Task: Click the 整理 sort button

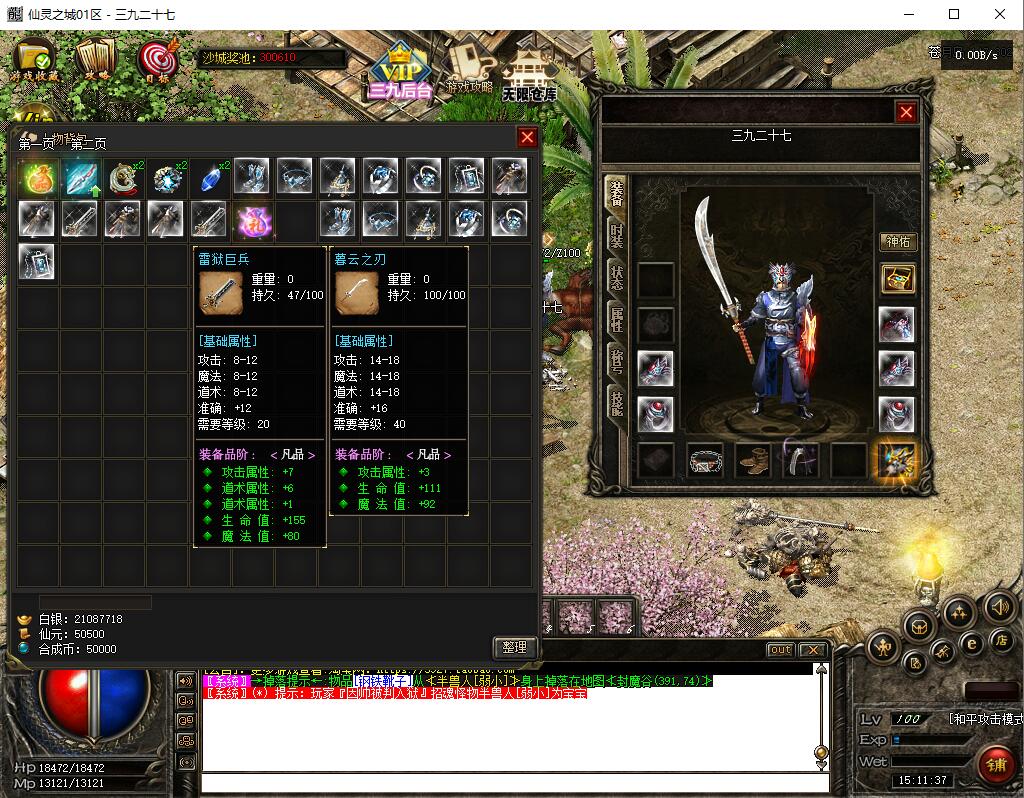Action: click(515, 648)
